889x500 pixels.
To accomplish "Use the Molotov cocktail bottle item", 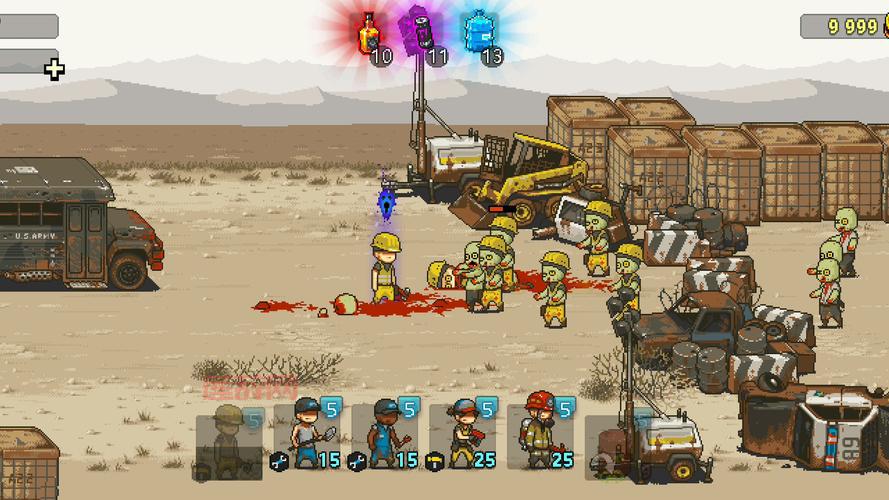I will (372, 34).
